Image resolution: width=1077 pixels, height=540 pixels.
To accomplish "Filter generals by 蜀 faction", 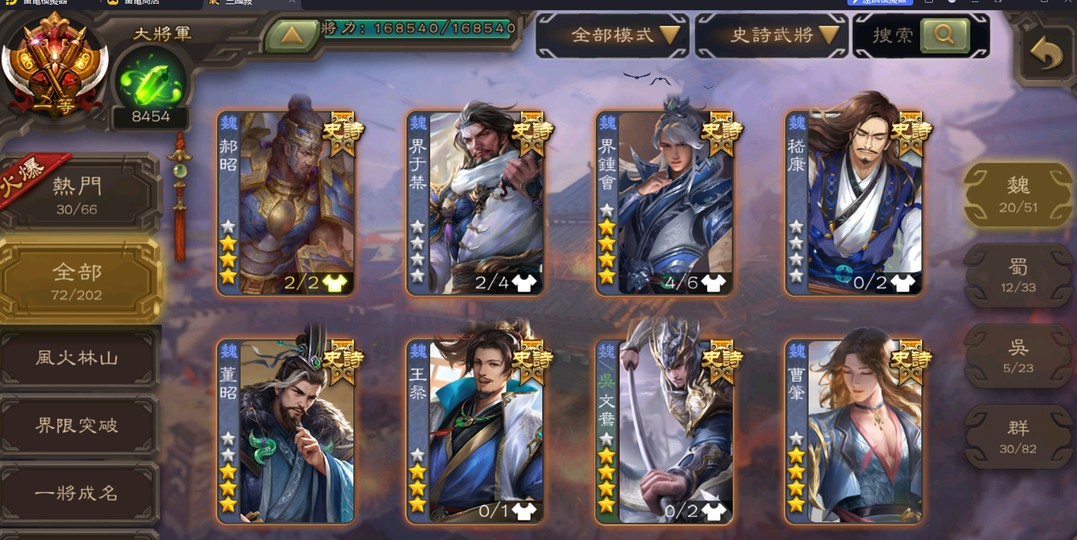I will 1018,274.
